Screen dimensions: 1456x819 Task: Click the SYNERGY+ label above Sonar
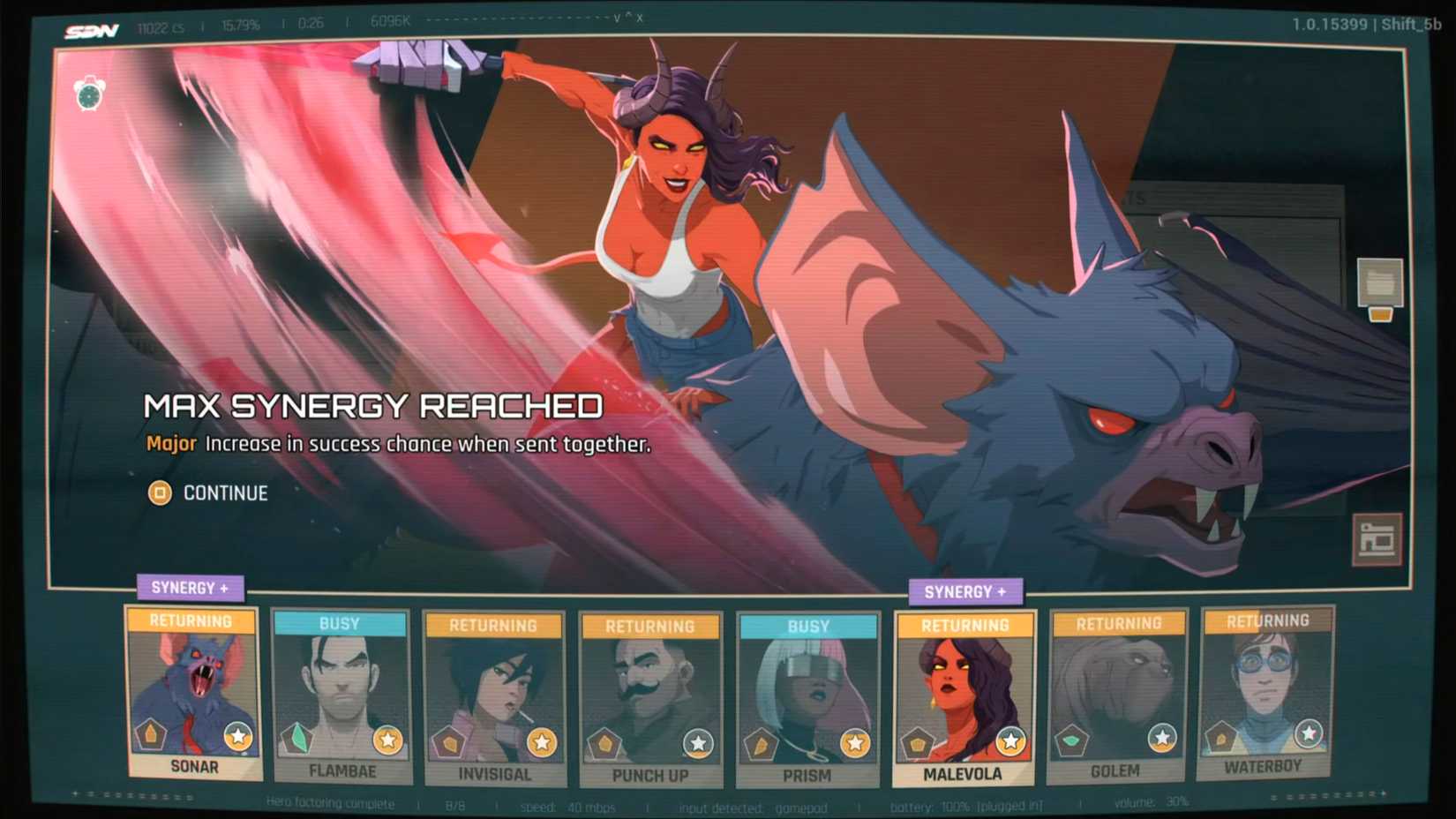190,587
